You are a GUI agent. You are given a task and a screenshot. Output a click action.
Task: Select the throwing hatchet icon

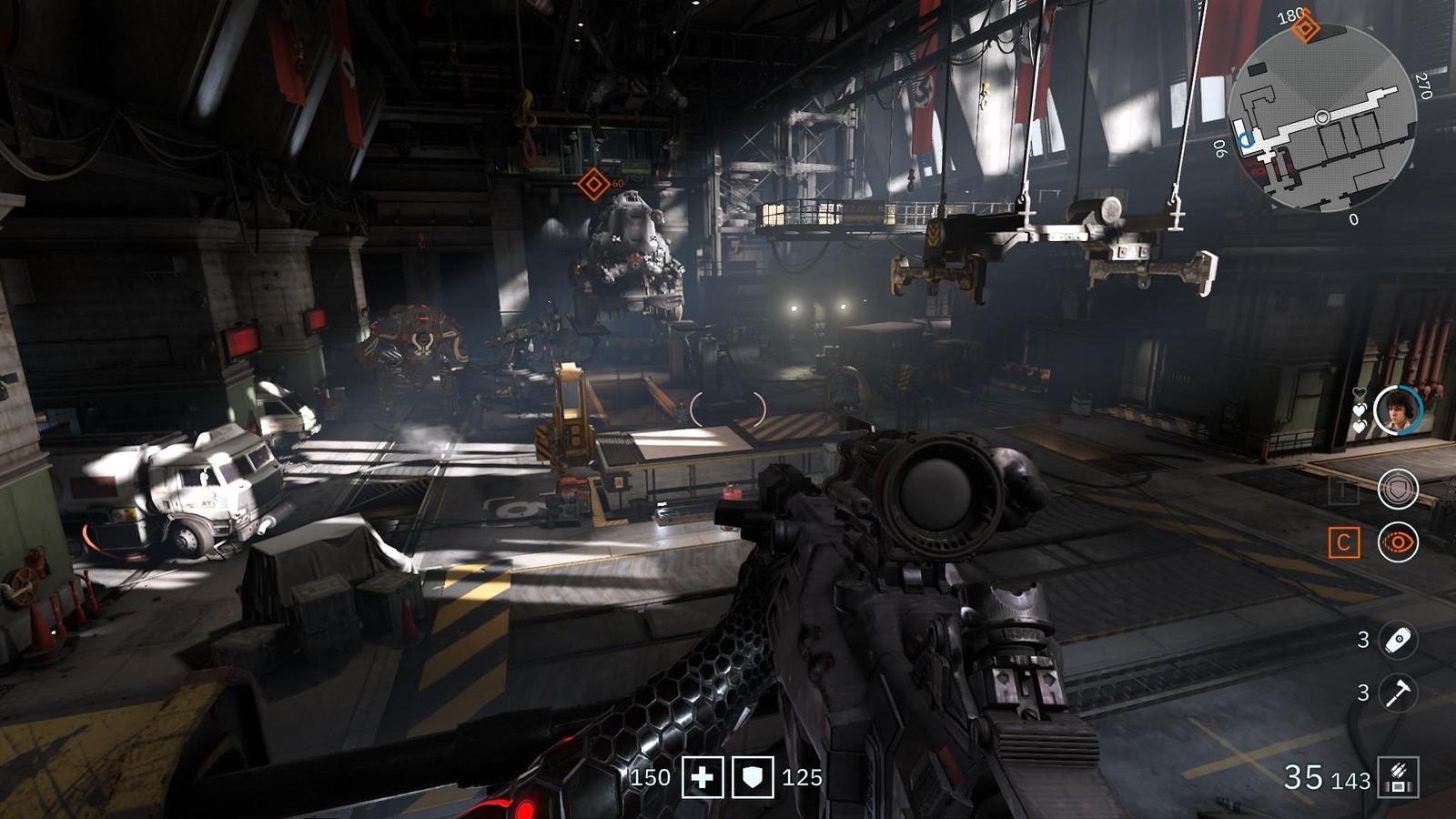pyautogui.click(x=1398, y=693)
